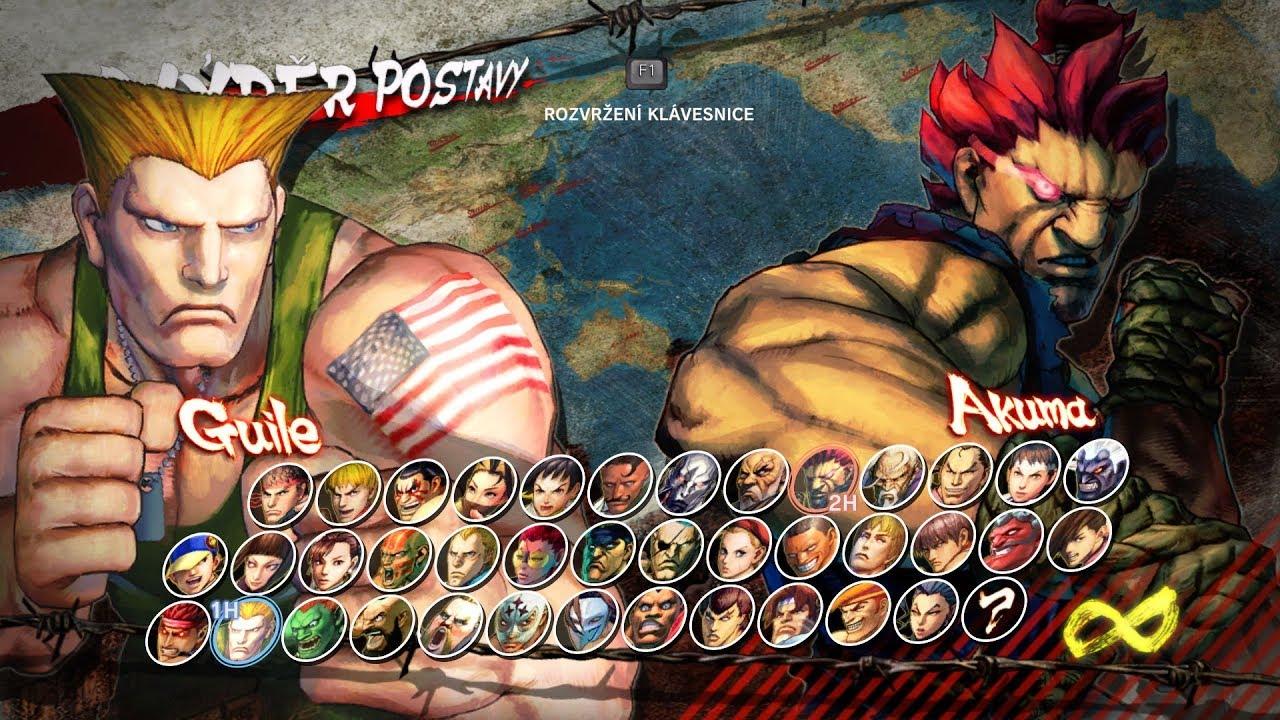Pick green-skinned Blanka

(314, 628)
